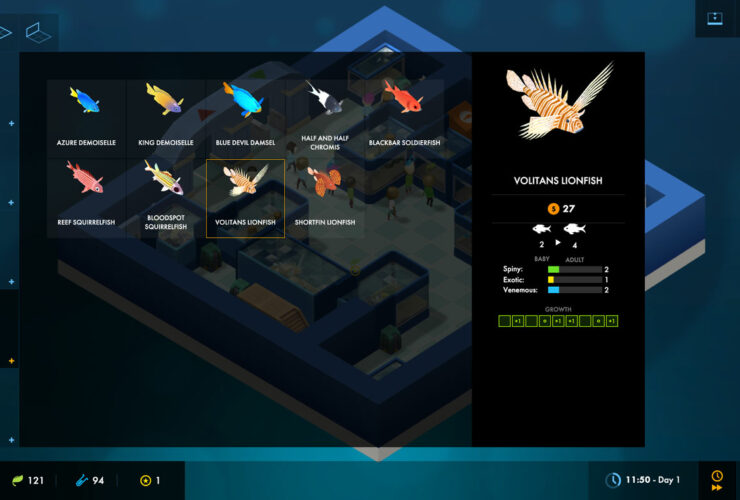Click the cube outline build icon
Screen dimensions: 740x500
click(38, 33)
